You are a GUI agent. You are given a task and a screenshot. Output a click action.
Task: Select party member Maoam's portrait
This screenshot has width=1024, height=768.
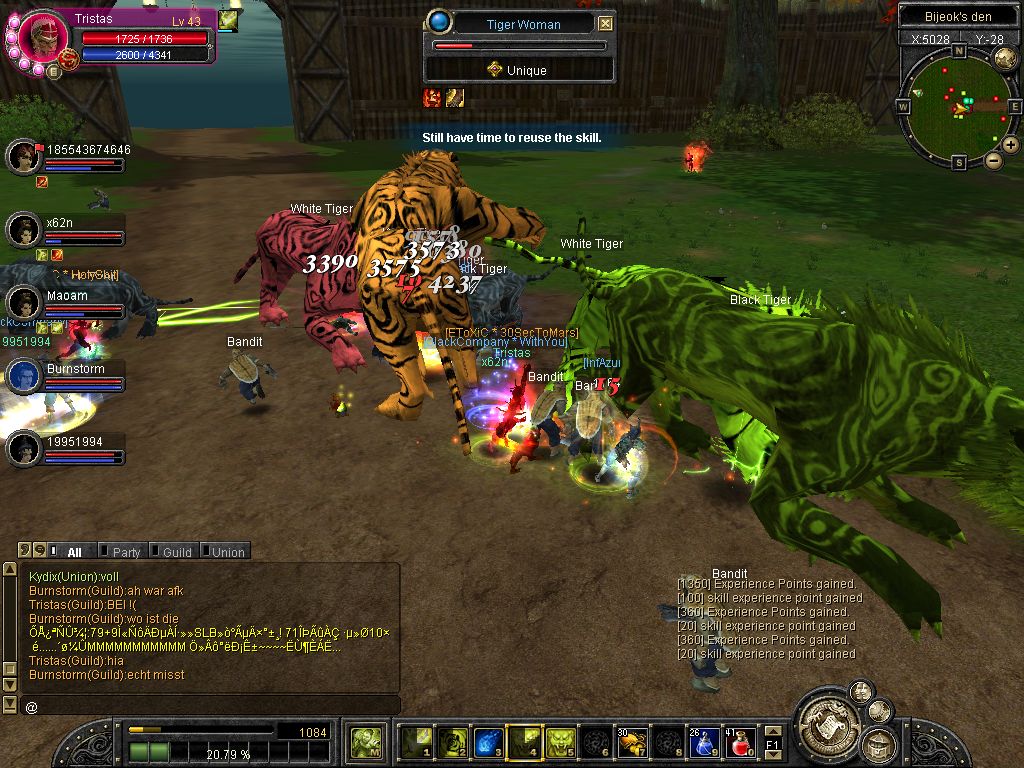(24, 302)
